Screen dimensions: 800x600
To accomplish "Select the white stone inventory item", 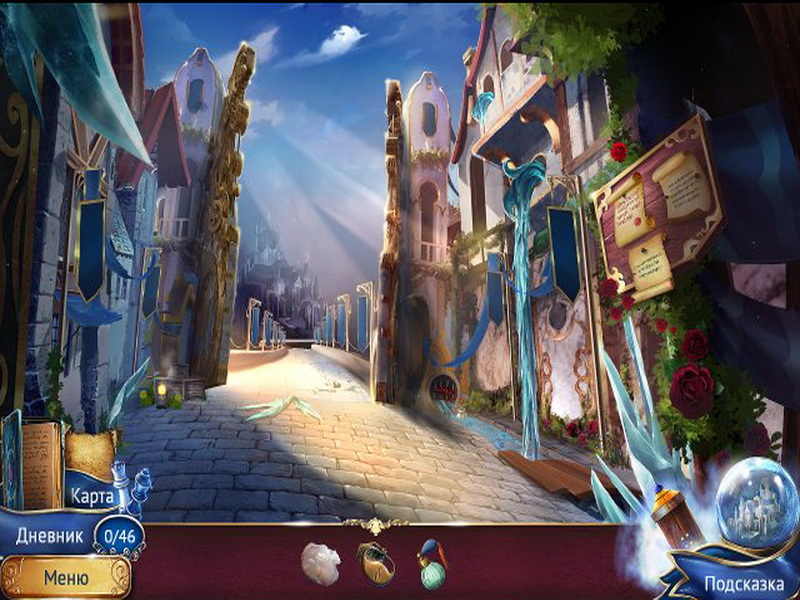I will (321, 560).
